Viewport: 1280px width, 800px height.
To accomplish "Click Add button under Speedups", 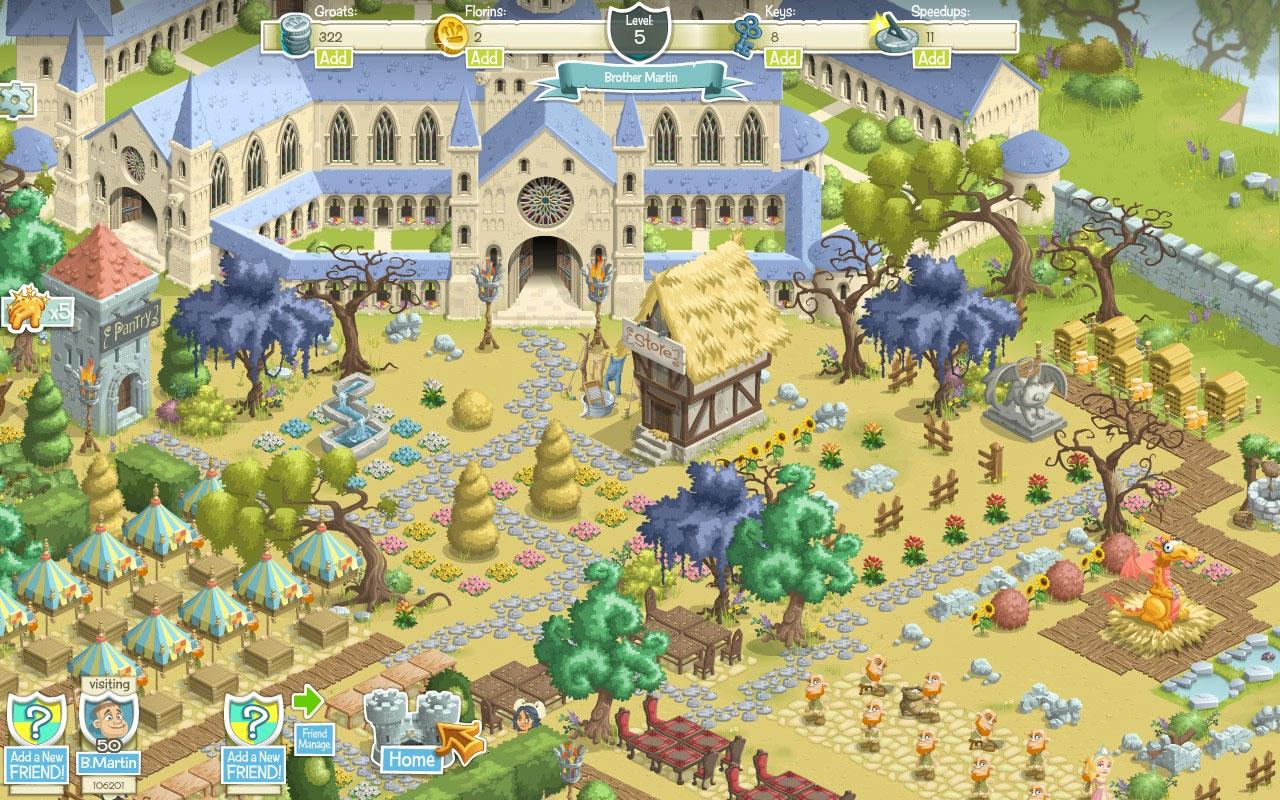I will pos(932,58).
